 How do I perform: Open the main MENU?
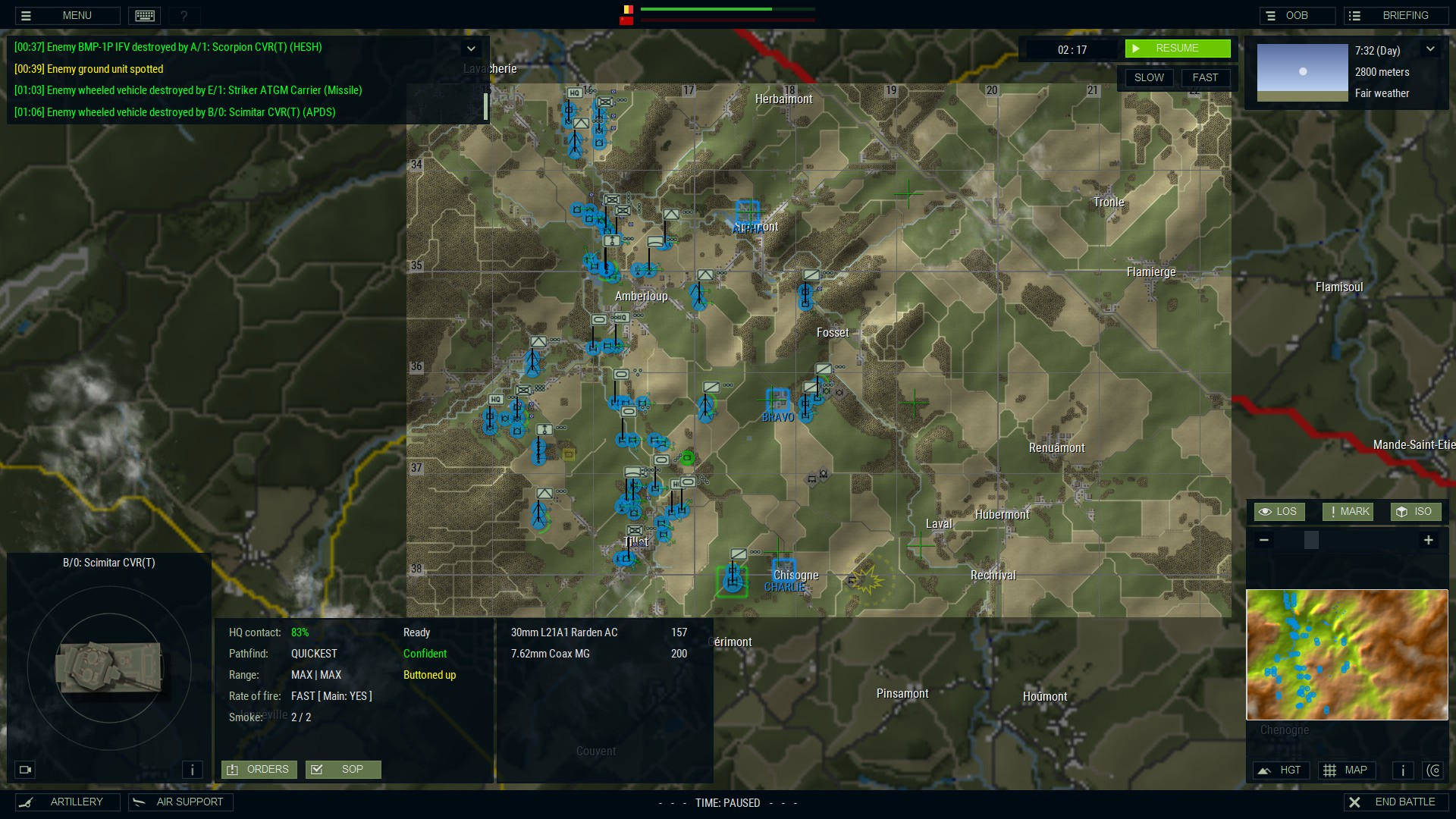tap(67, 15)
